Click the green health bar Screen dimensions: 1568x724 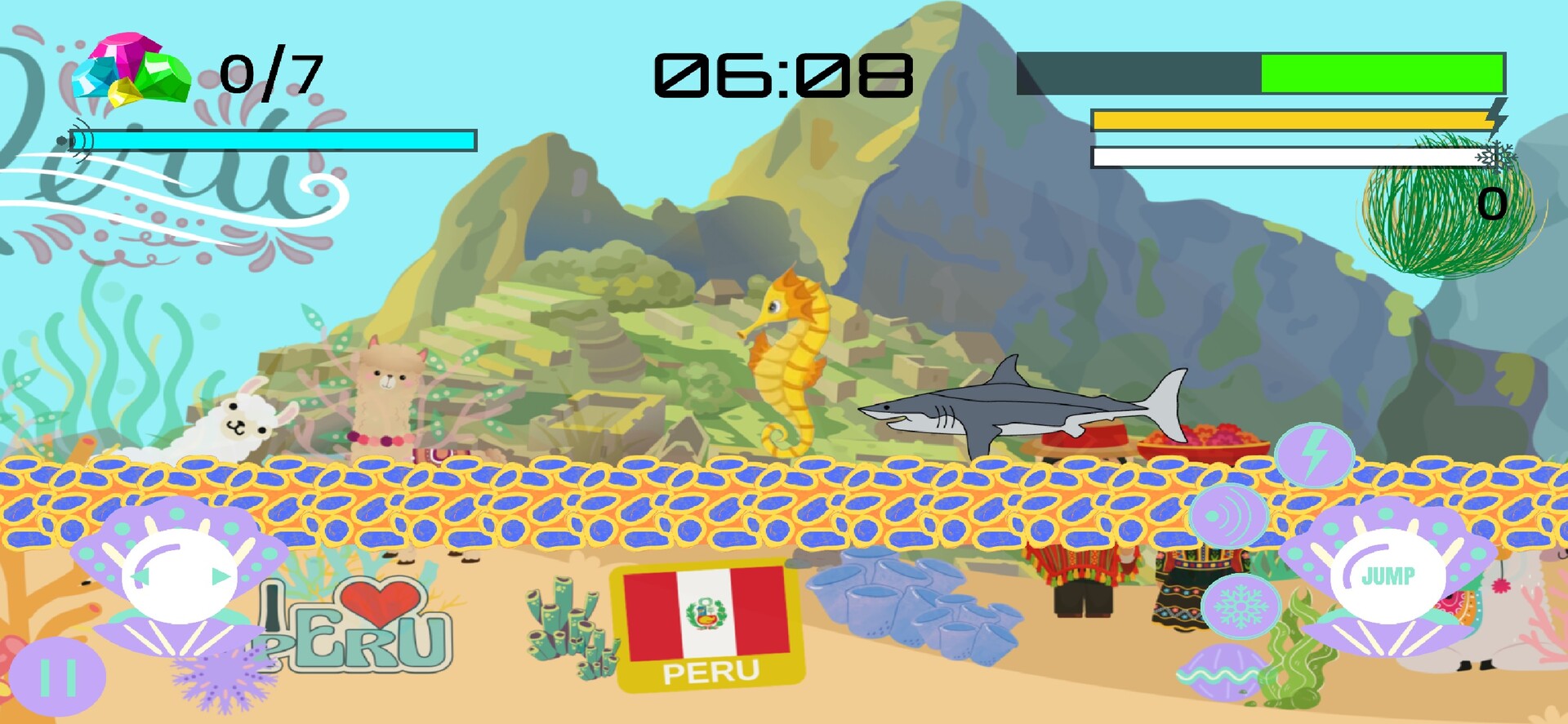(x=1380, y=73)
